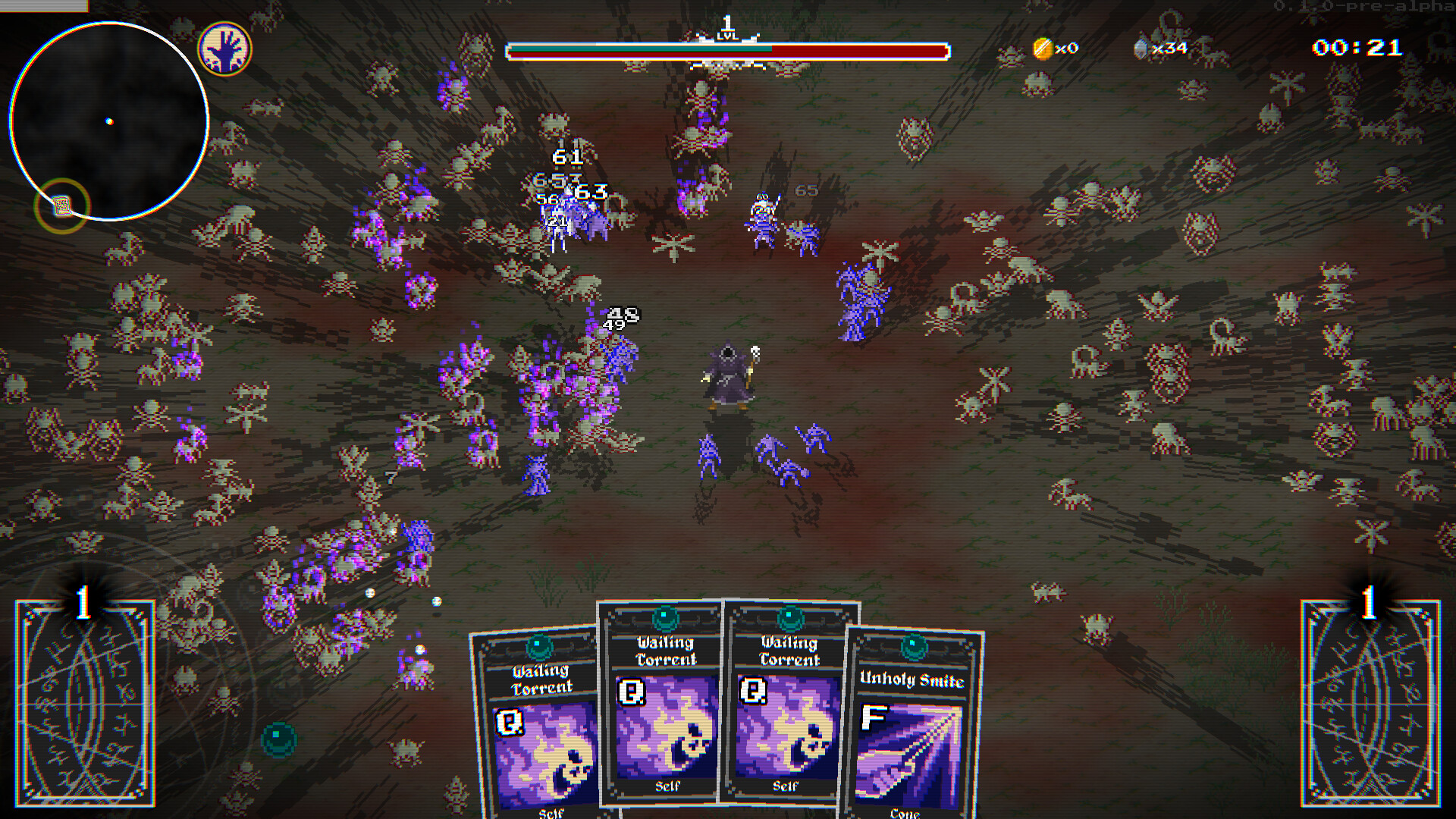Click the LVL 1 level indicator
This screenshot has height=819, width=1456.
click(x=726, y=28)
